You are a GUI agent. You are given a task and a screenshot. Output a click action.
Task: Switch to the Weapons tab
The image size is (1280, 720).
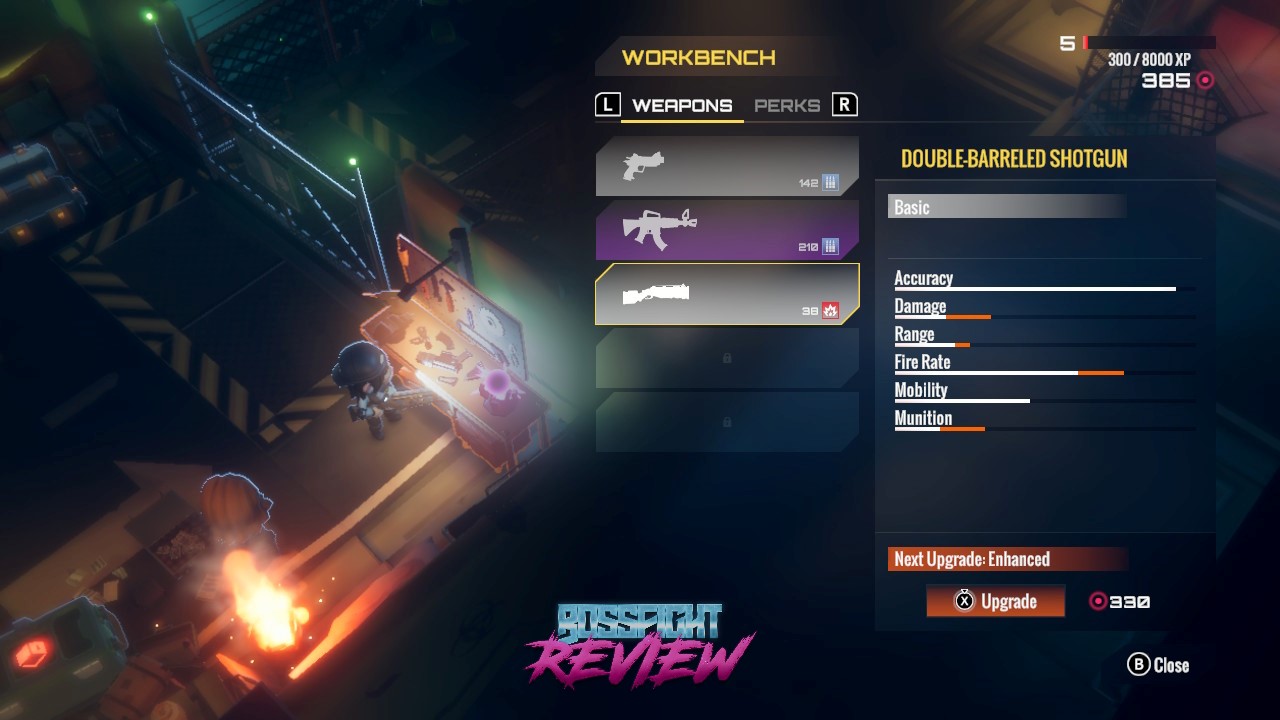(x=682, y=106)
